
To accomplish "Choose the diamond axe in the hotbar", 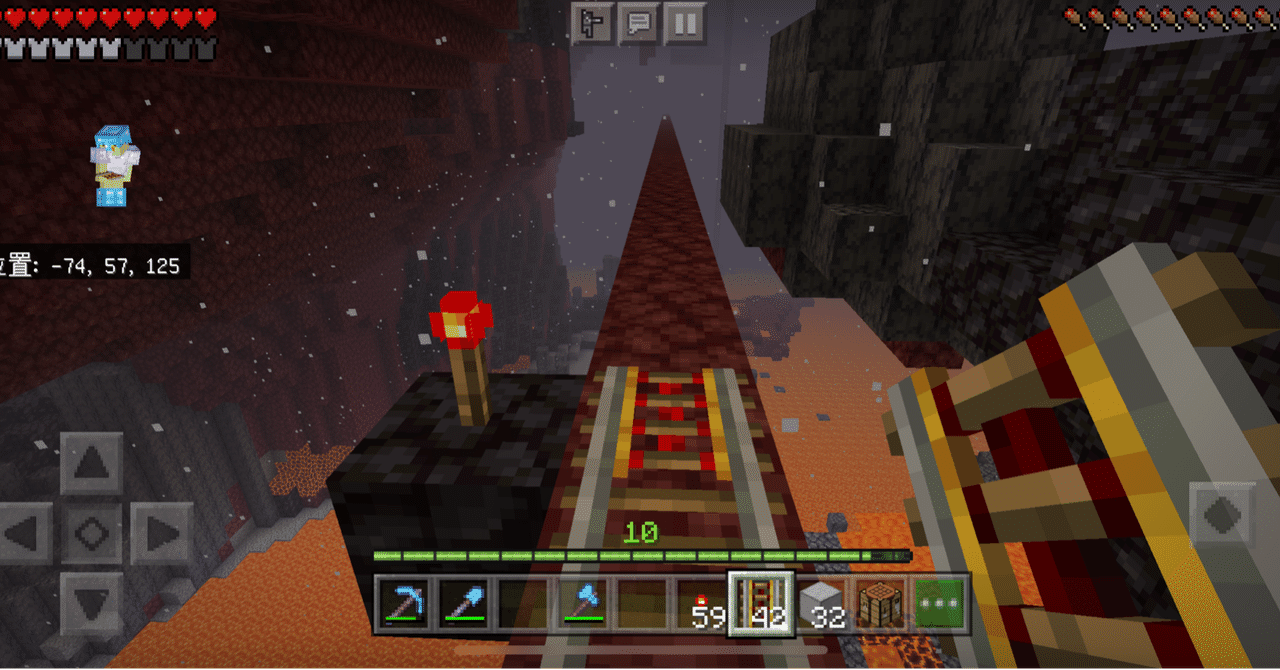I will click(x=583, y=603).
